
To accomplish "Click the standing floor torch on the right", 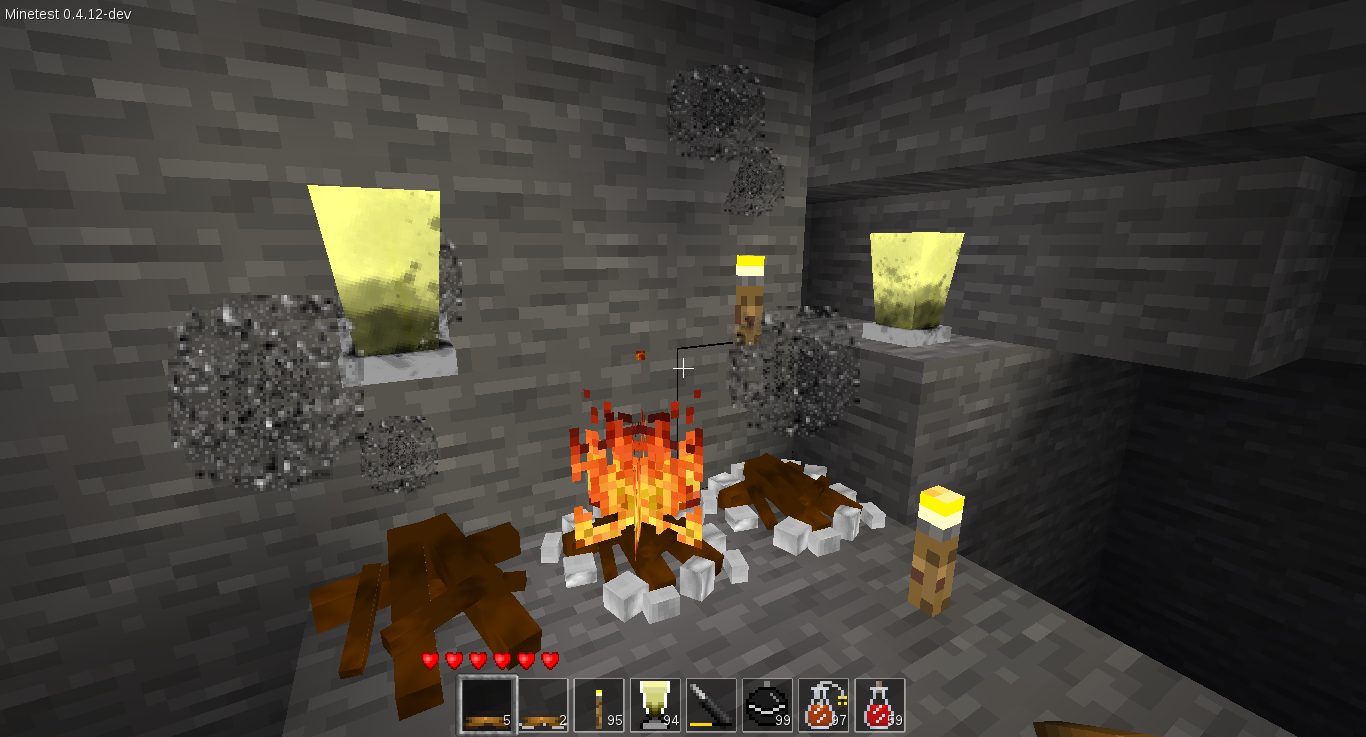I will (934, 540).
